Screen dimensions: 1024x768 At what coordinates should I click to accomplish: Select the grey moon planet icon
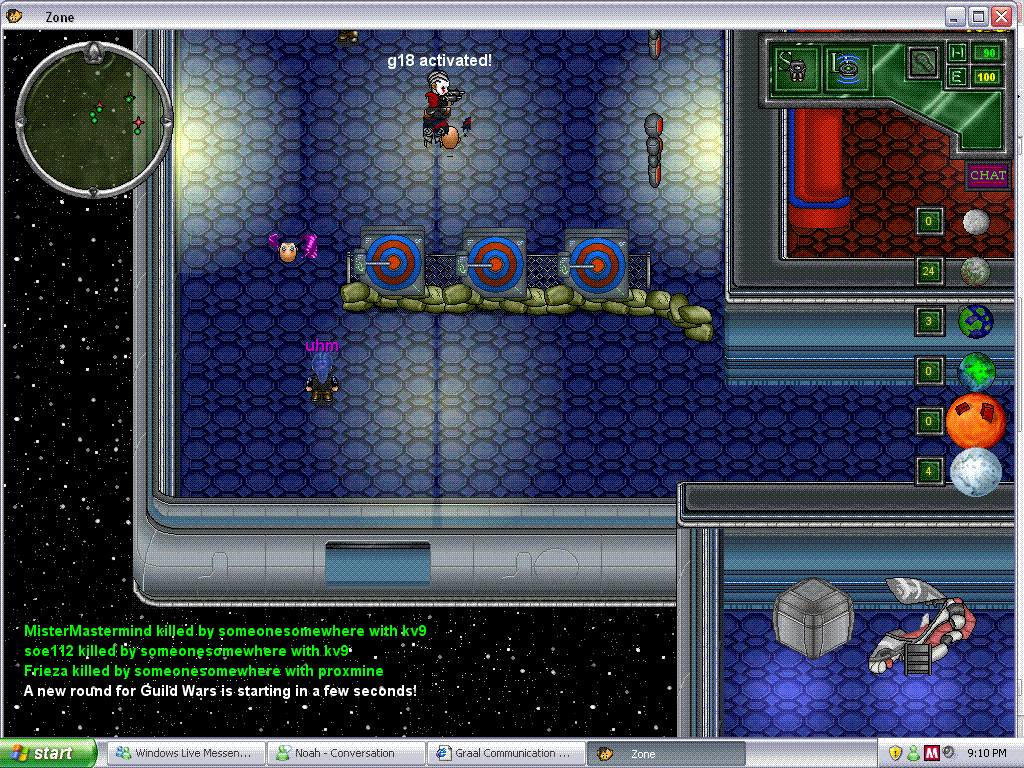[x=976, y=220]
